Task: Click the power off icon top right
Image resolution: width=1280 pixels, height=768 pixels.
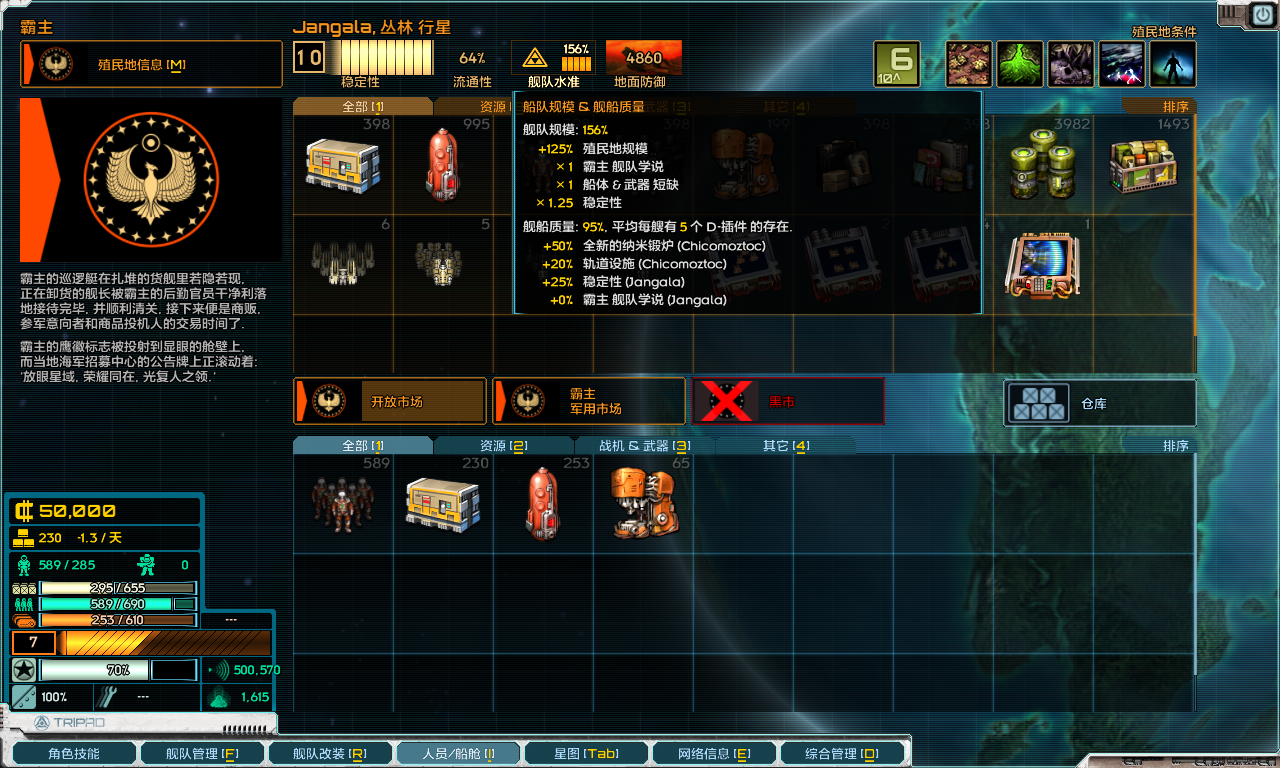Action: click(x=1262, y=14)
